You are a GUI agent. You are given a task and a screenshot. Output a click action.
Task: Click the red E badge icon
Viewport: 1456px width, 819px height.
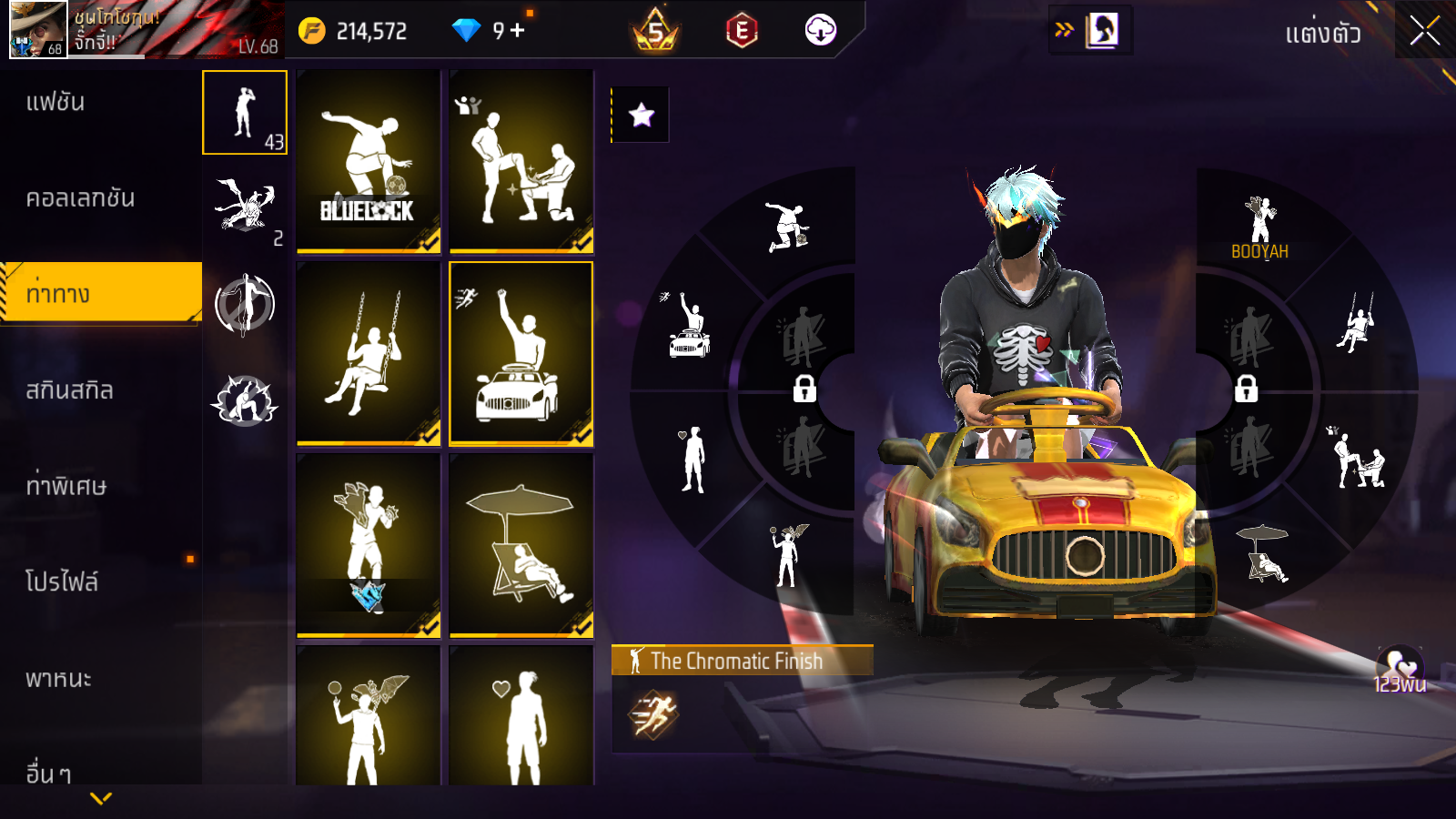(x=742, y=31)
